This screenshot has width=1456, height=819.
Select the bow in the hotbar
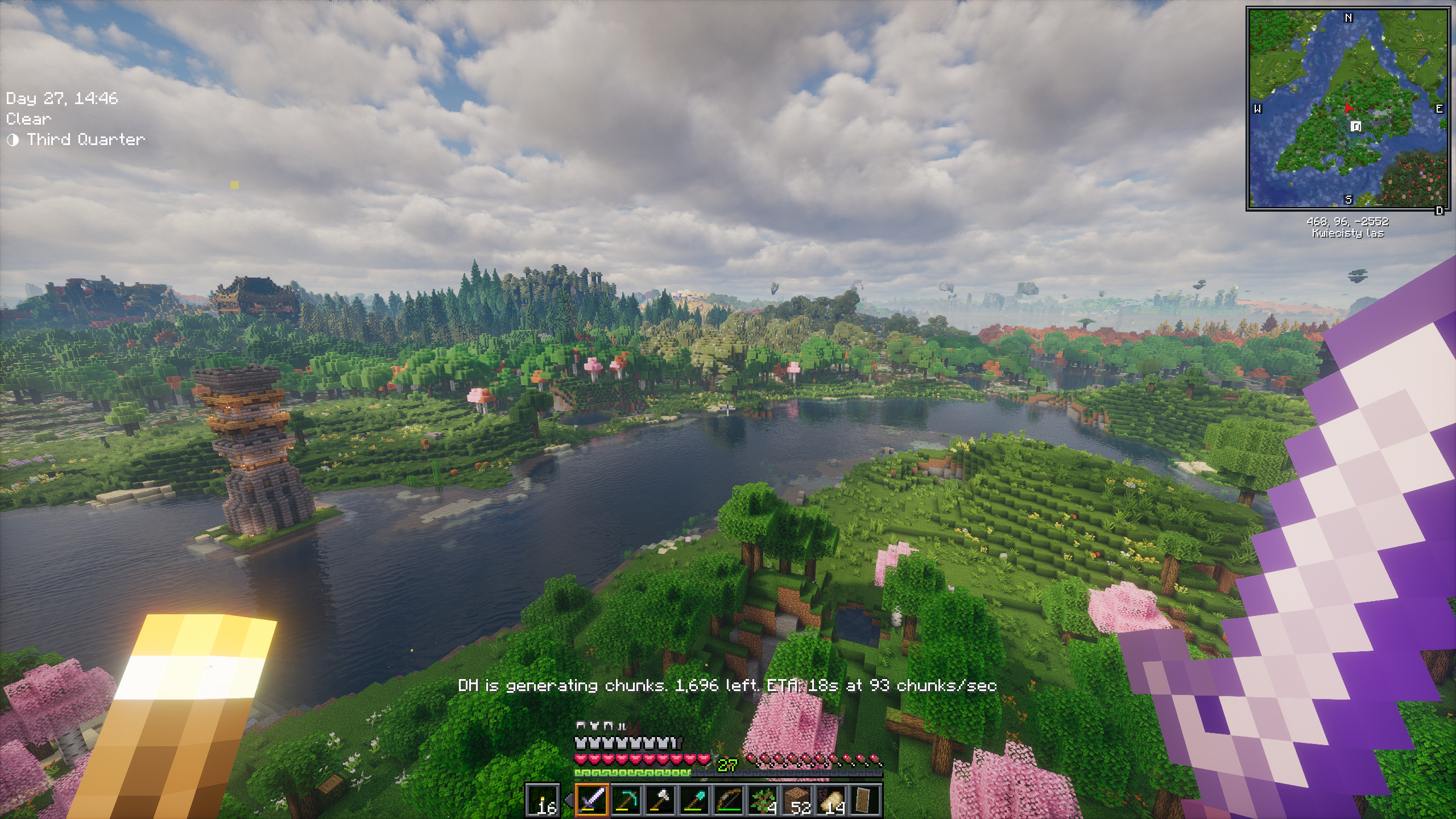[x=729, y=800]
